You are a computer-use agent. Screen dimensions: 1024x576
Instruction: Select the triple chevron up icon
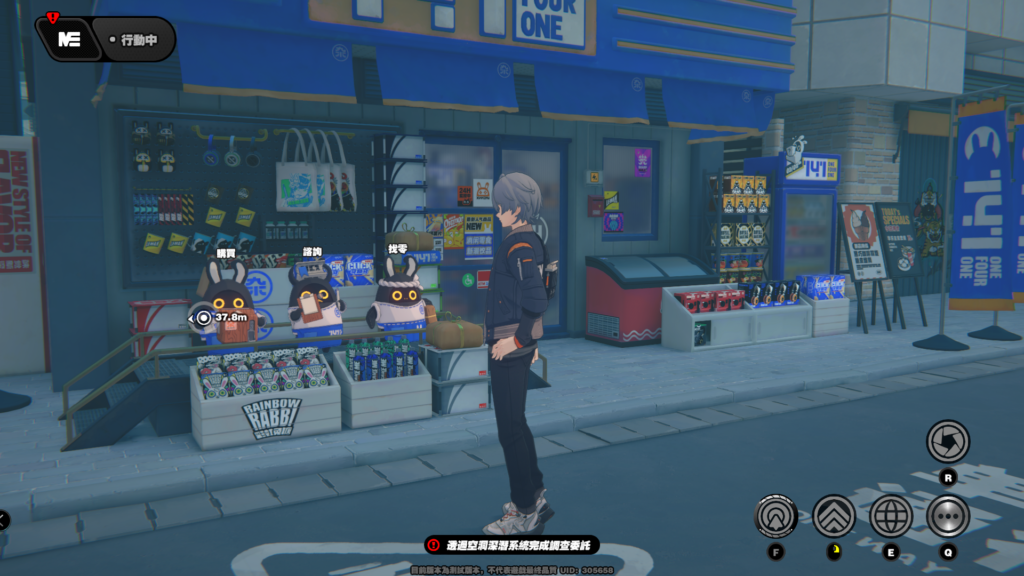833,516
